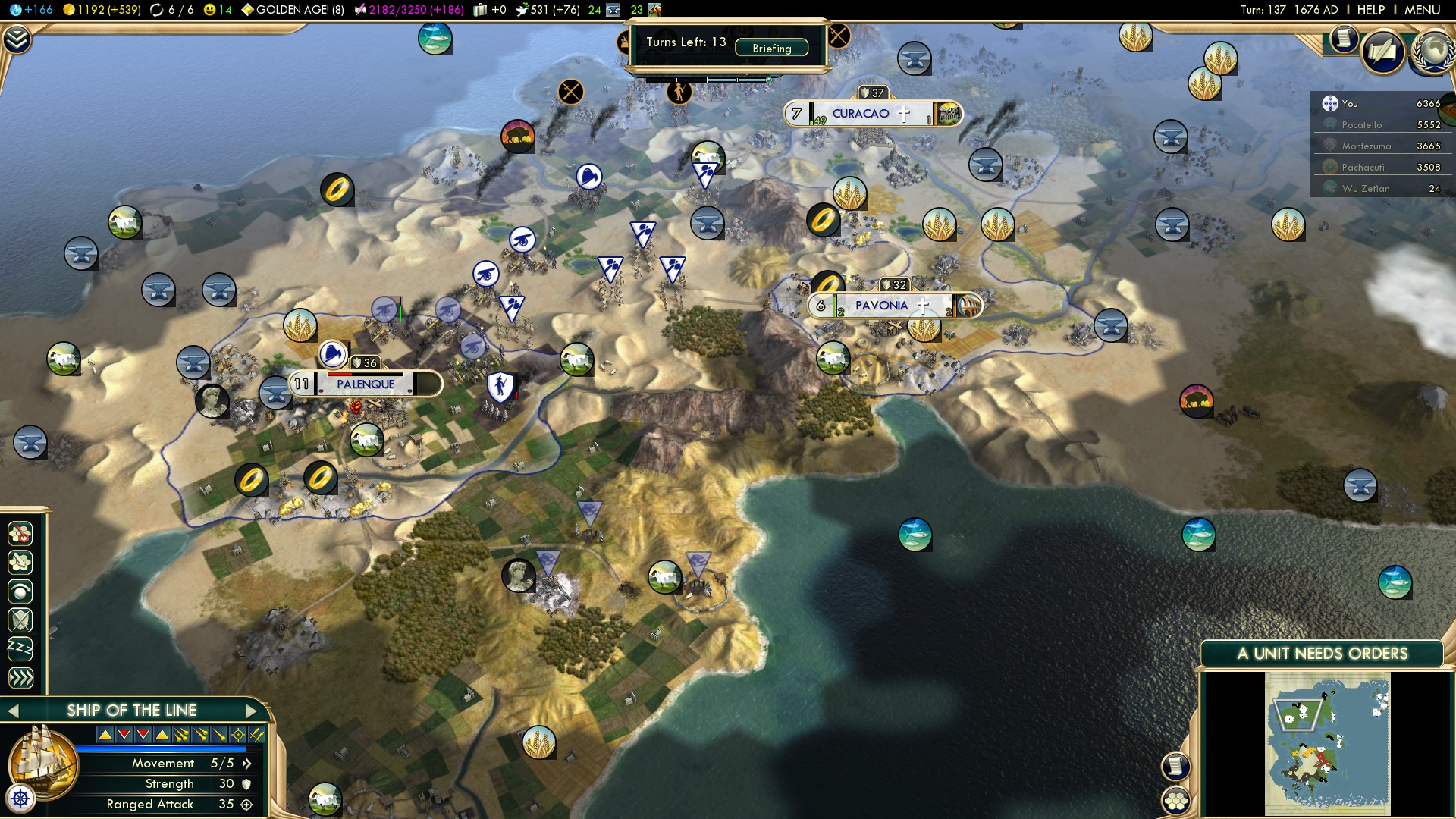Click on the minimap
Viewport: 1456px width, 819px height.
(1327, 744)
